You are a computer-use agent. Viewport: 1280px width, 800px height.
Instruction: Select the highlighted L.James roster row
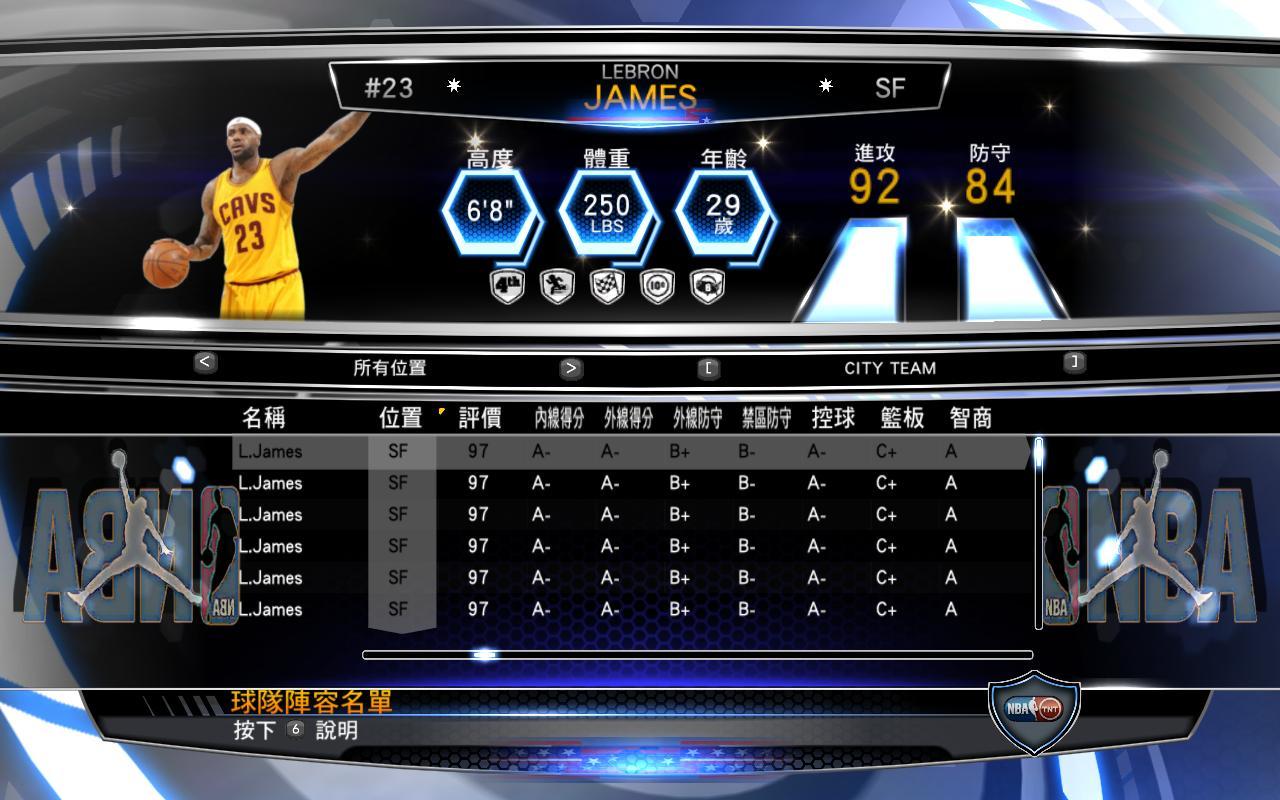point(630,452)
